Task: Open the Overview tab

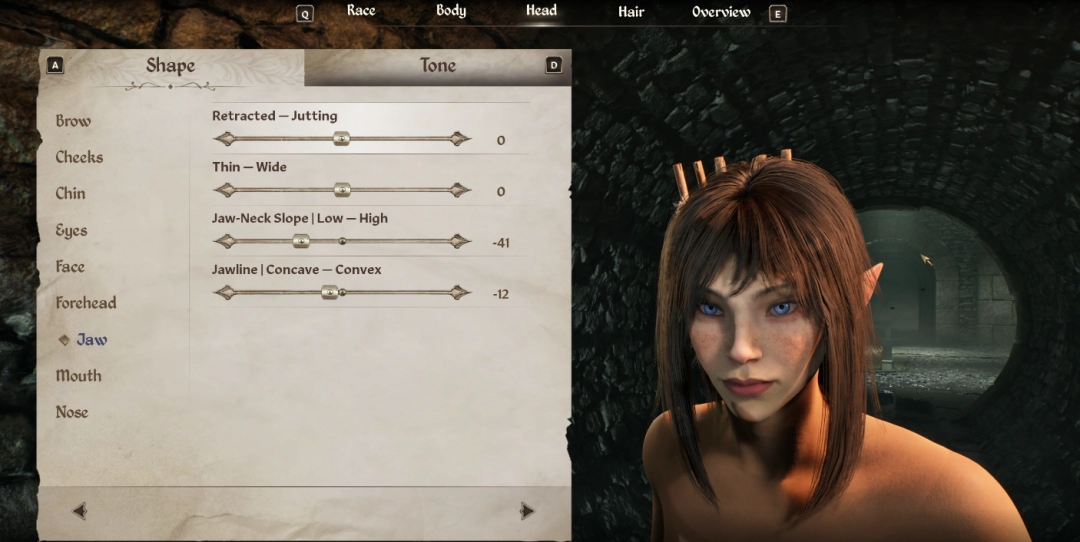Action: point(721,12)
